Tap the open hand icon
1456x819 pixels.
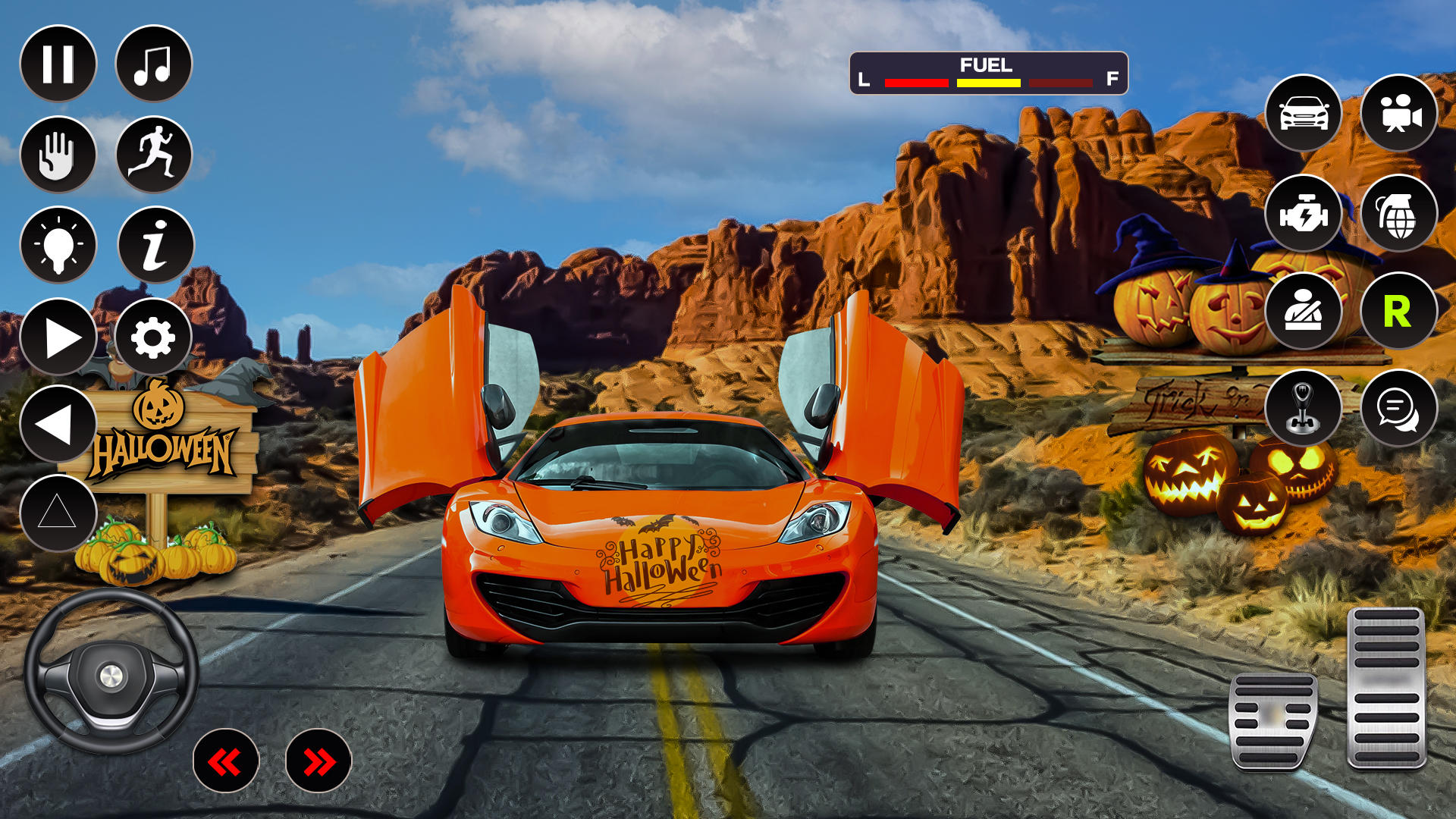click(x=58, y=155)
